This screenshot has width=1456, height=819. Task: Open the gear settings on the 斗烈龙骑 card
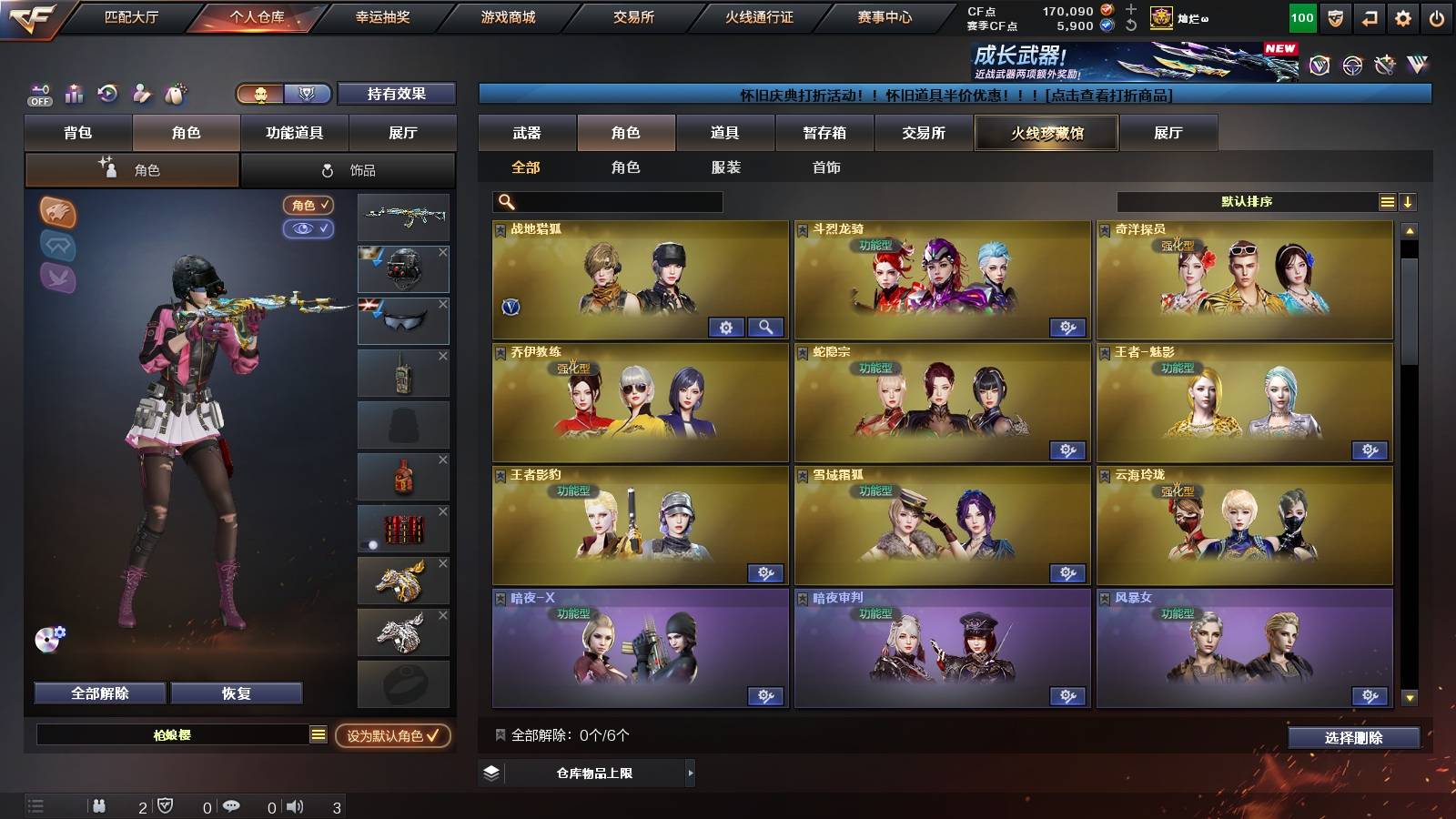(1069, 327)
